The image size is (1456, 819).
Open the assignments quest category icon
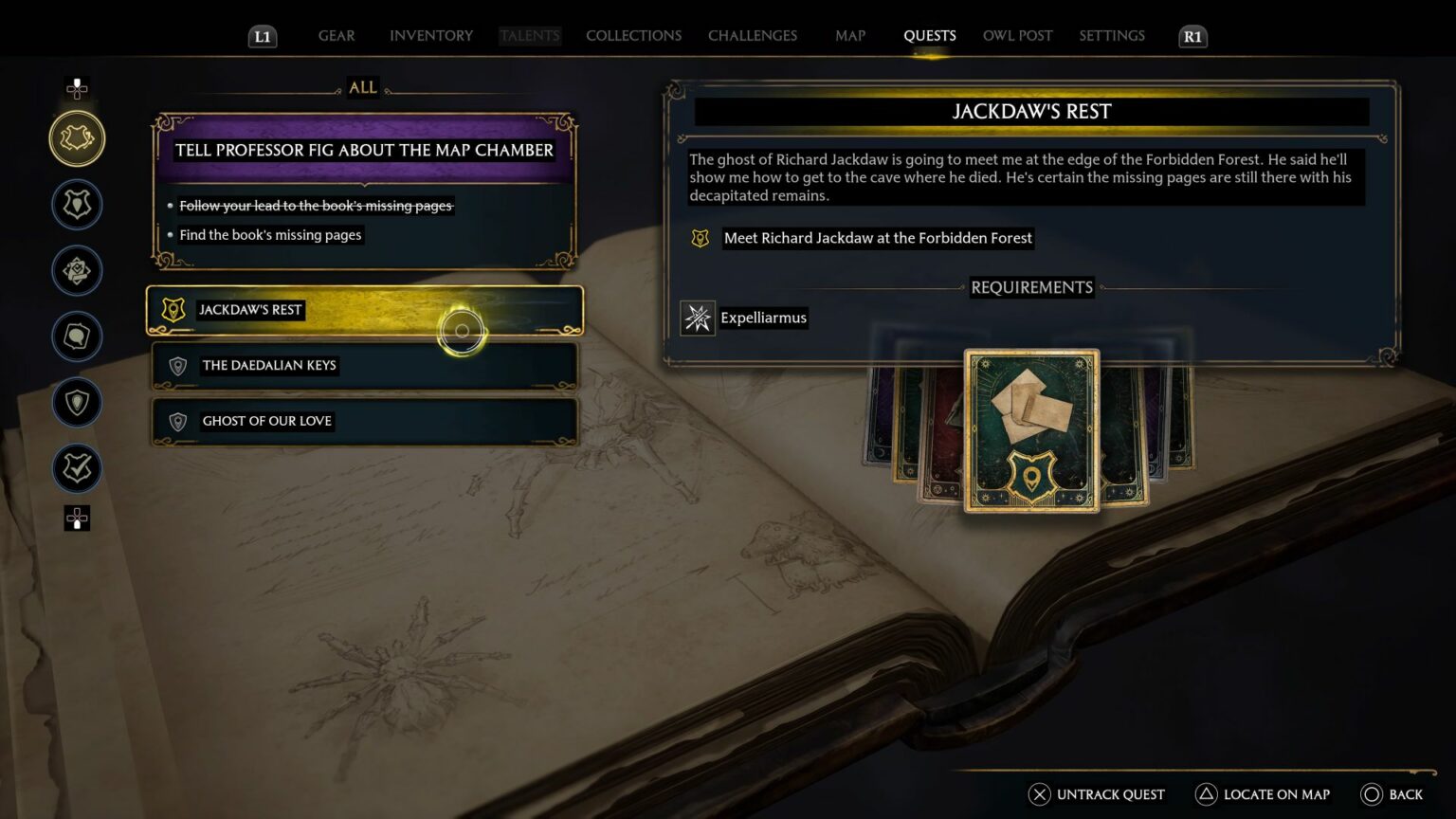point(77,270)
